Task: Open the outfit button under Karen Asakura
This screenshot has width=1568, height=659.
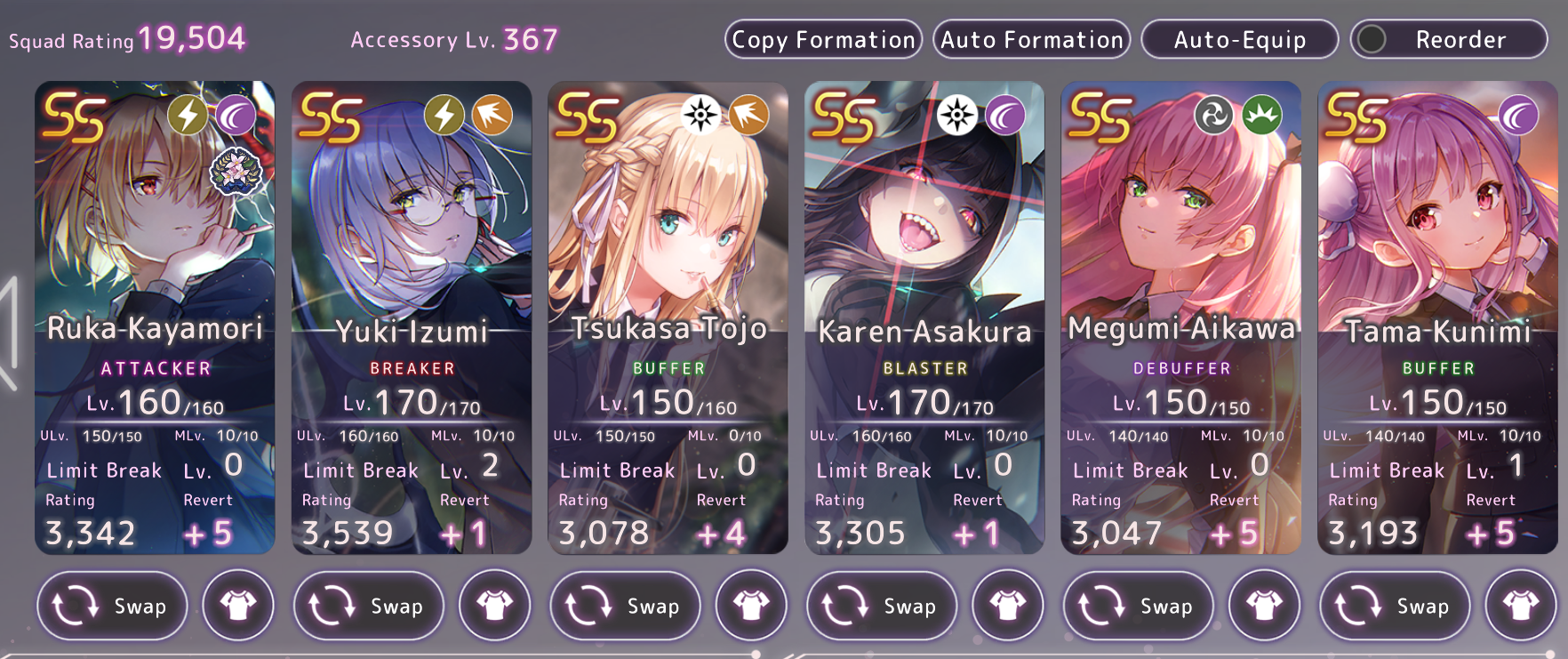Action: [x=1008, y=606]
